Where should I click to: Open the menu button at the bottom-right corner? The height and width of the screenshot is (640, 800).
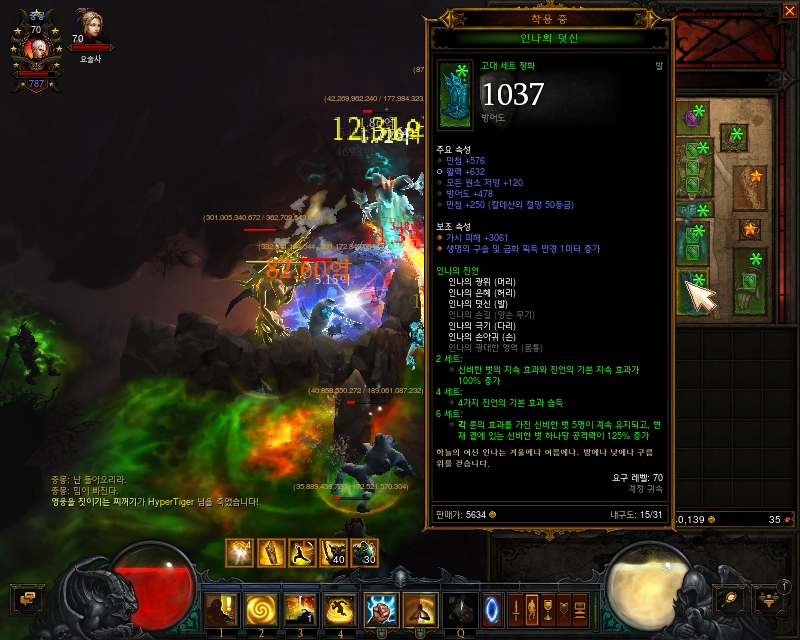[770, 599]
